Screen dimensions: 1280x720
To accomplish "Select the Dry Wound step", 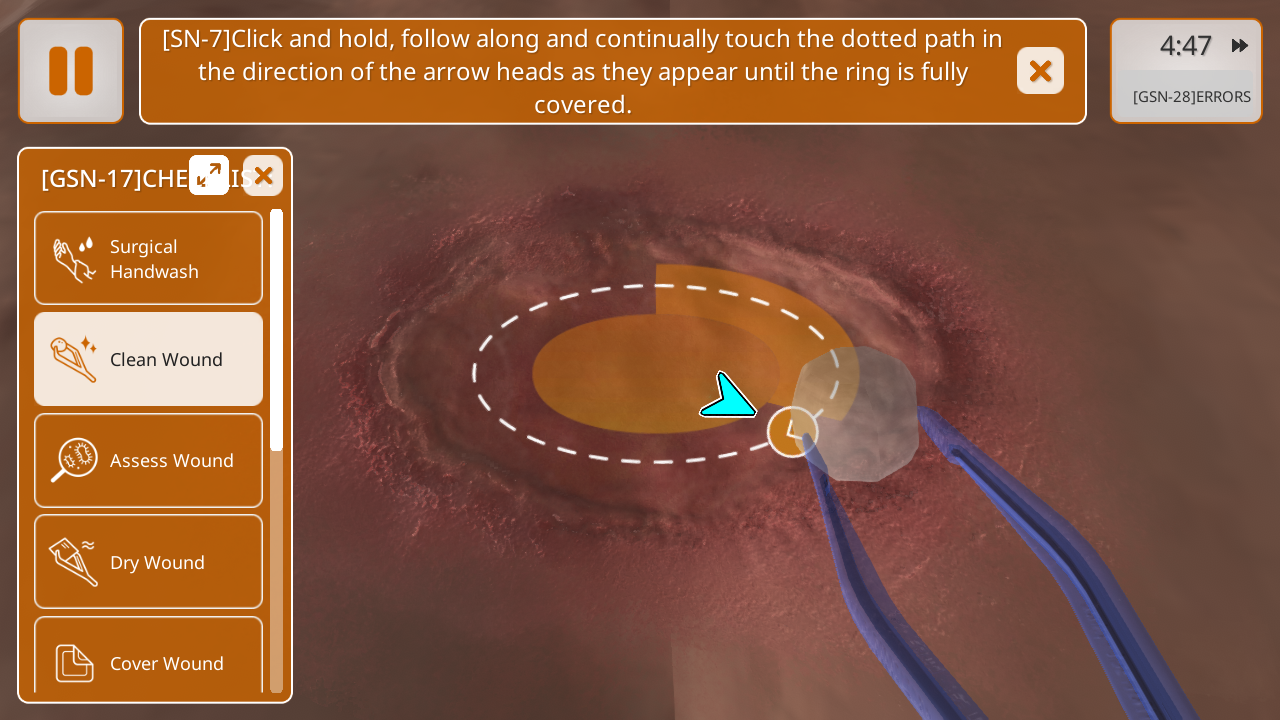I will pyautogui.click(x=149, y=562).
